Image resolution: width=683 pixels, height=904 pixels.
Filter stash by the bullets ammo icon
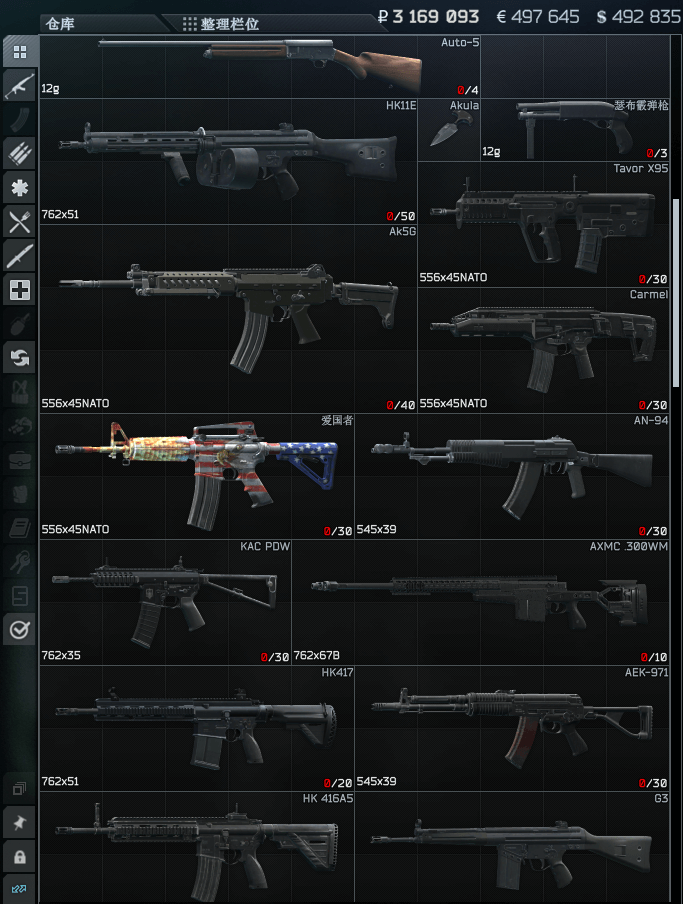pyautogui.click(x=19, y=153)
